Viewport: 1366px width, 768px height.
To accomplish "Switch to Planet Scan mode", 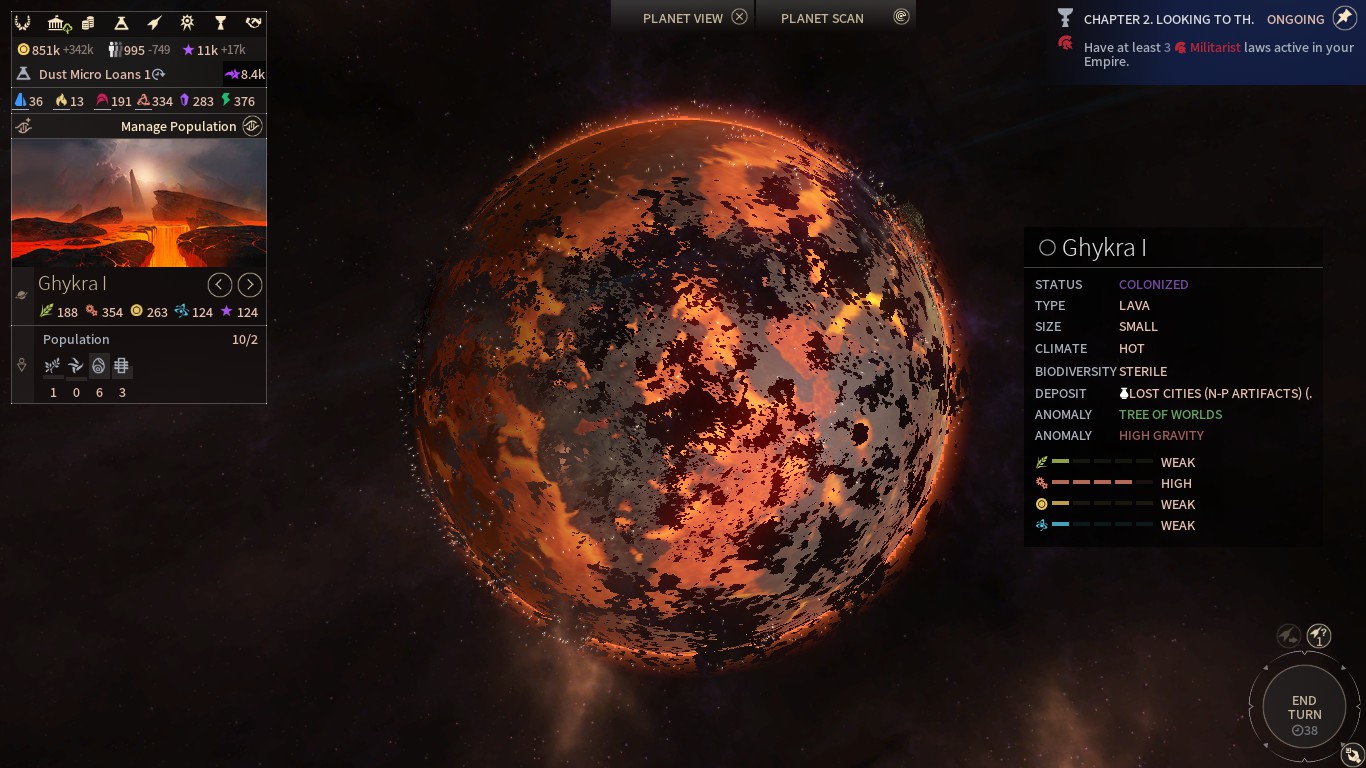I will [x=901, y=17].
